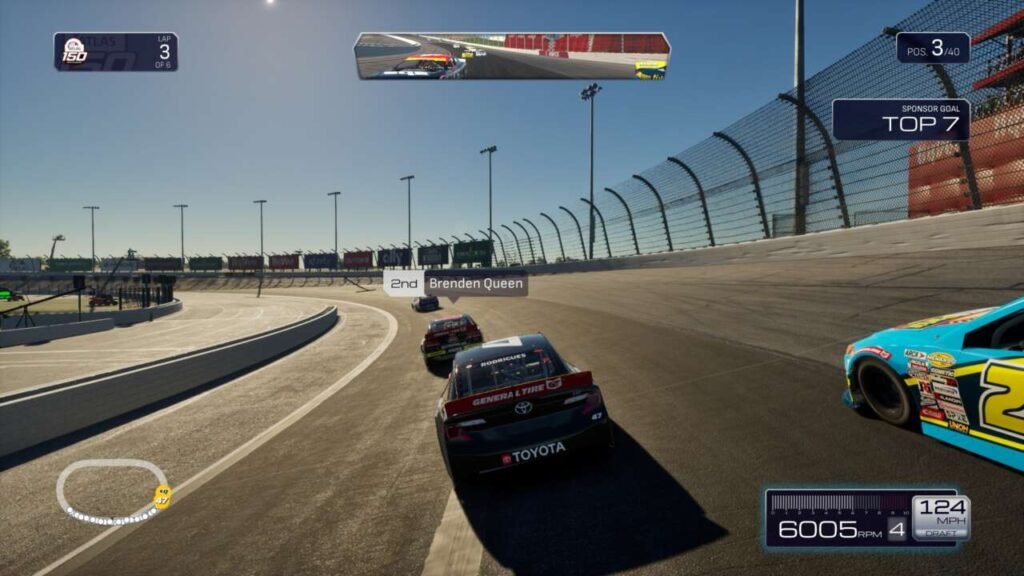
Task: Open the Sponsor Goal Top 7 tracker
Action: (x=900, y=119)
